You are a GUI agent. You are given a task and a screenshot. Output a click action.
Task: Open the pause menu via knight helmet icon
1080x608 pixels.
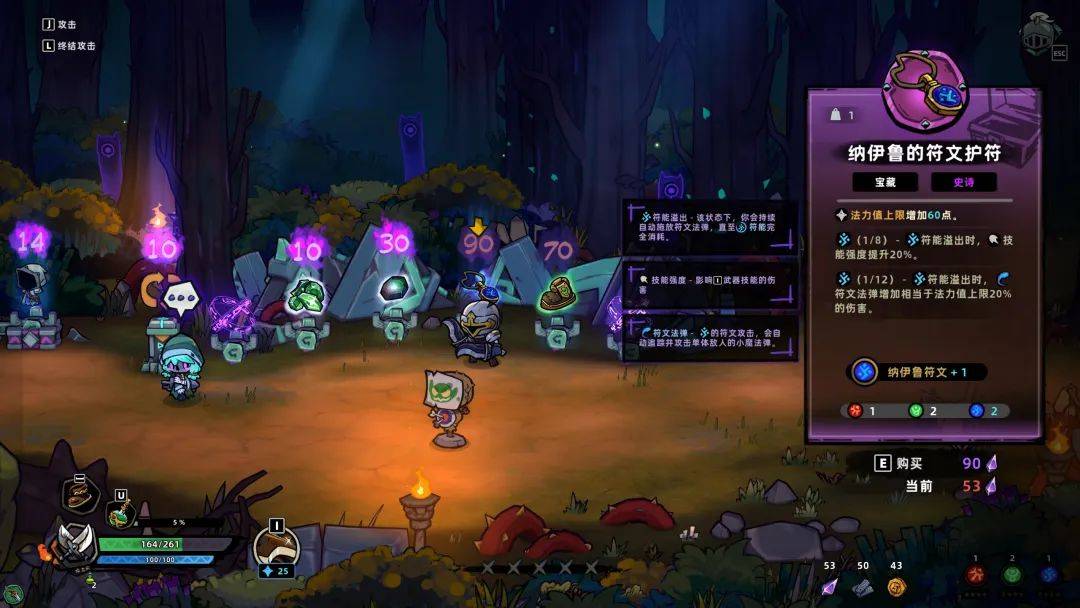1038,32
